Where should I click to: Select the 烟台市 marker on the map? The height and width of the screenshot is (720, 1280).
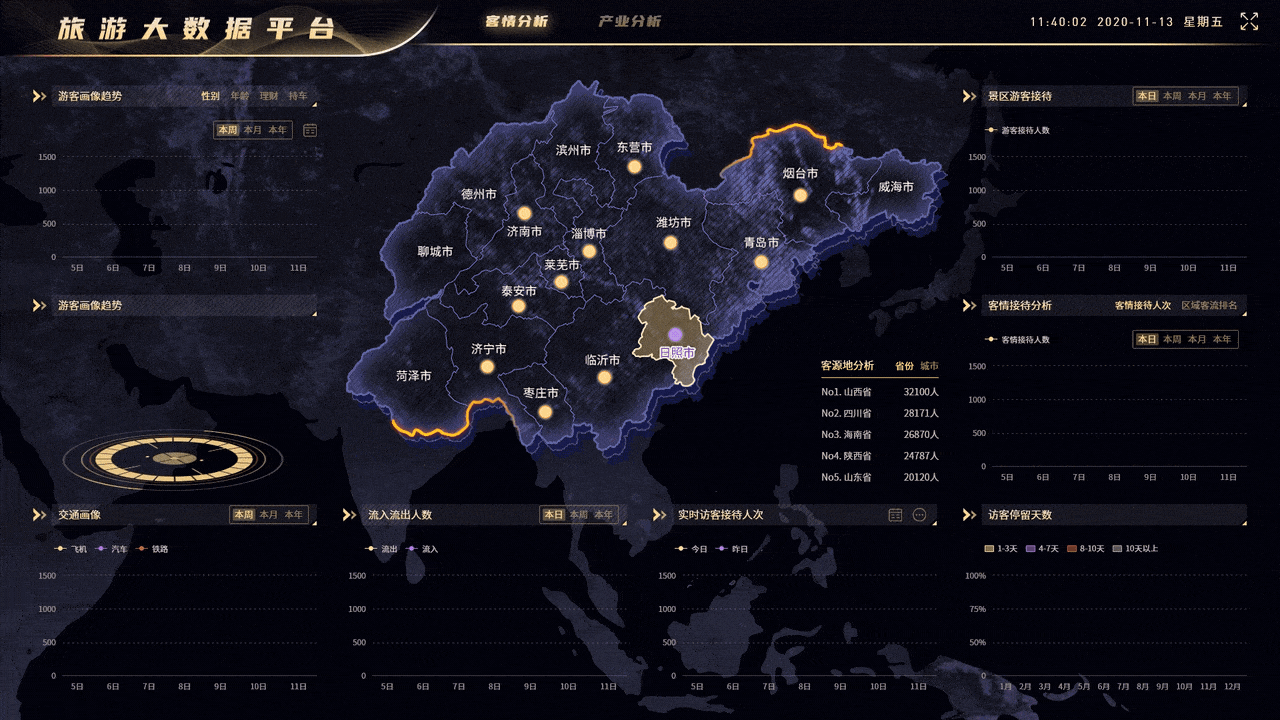[799, 194]
